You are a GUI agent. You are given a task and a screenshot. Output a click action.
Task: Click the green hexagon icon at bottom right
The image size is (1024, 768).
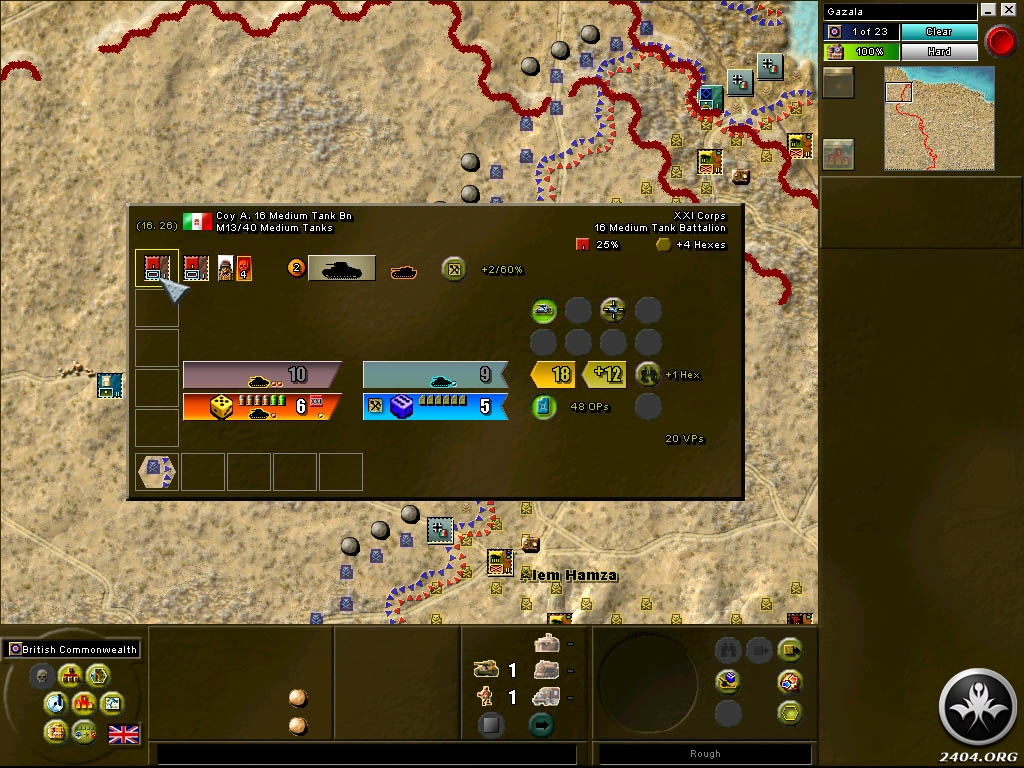(790, 713)
